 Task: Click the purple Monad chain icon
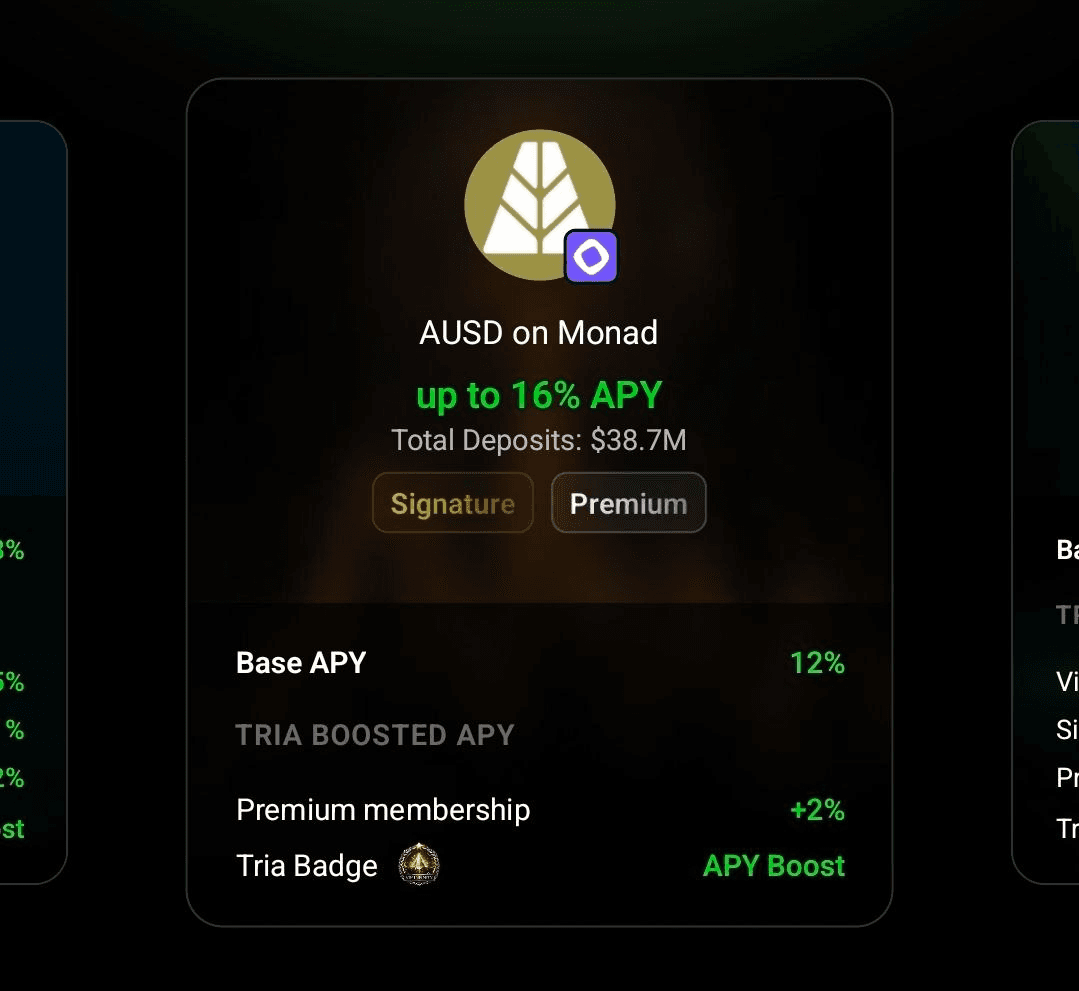point(591,257)
